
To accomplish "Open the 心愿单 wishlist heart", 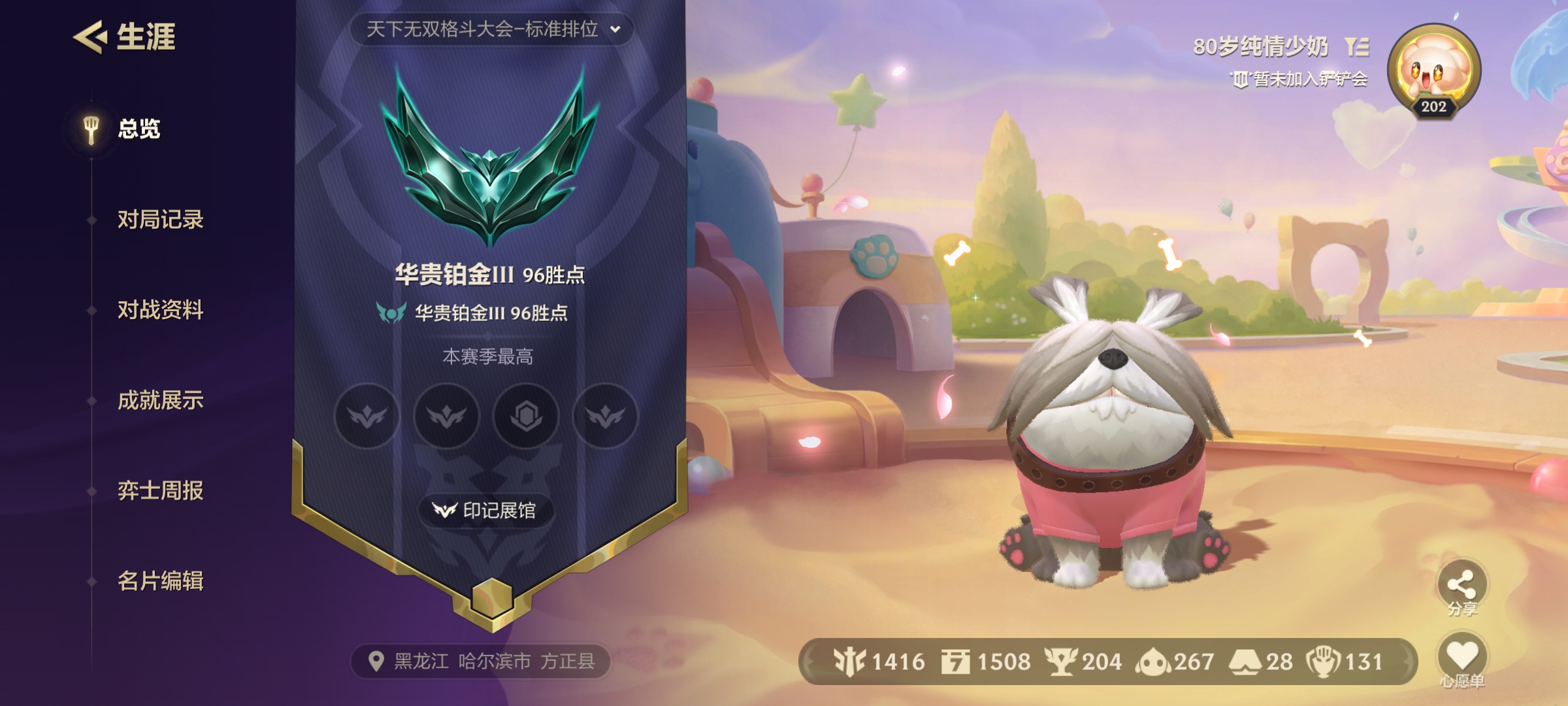I will tap(1462, 657).
